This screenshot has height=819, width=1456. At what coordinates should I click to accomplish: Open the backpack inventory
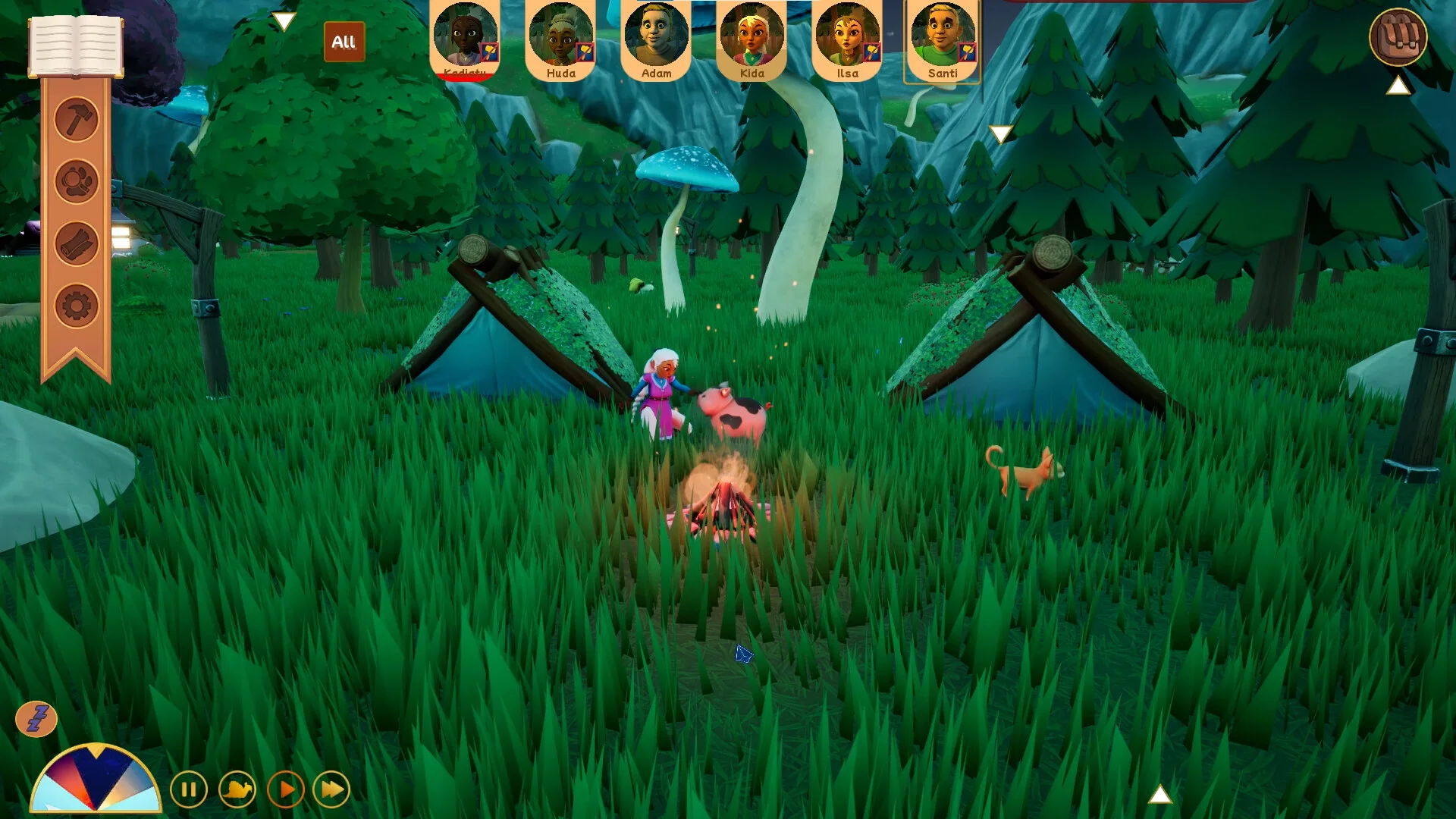click(x=1398, y=36)
